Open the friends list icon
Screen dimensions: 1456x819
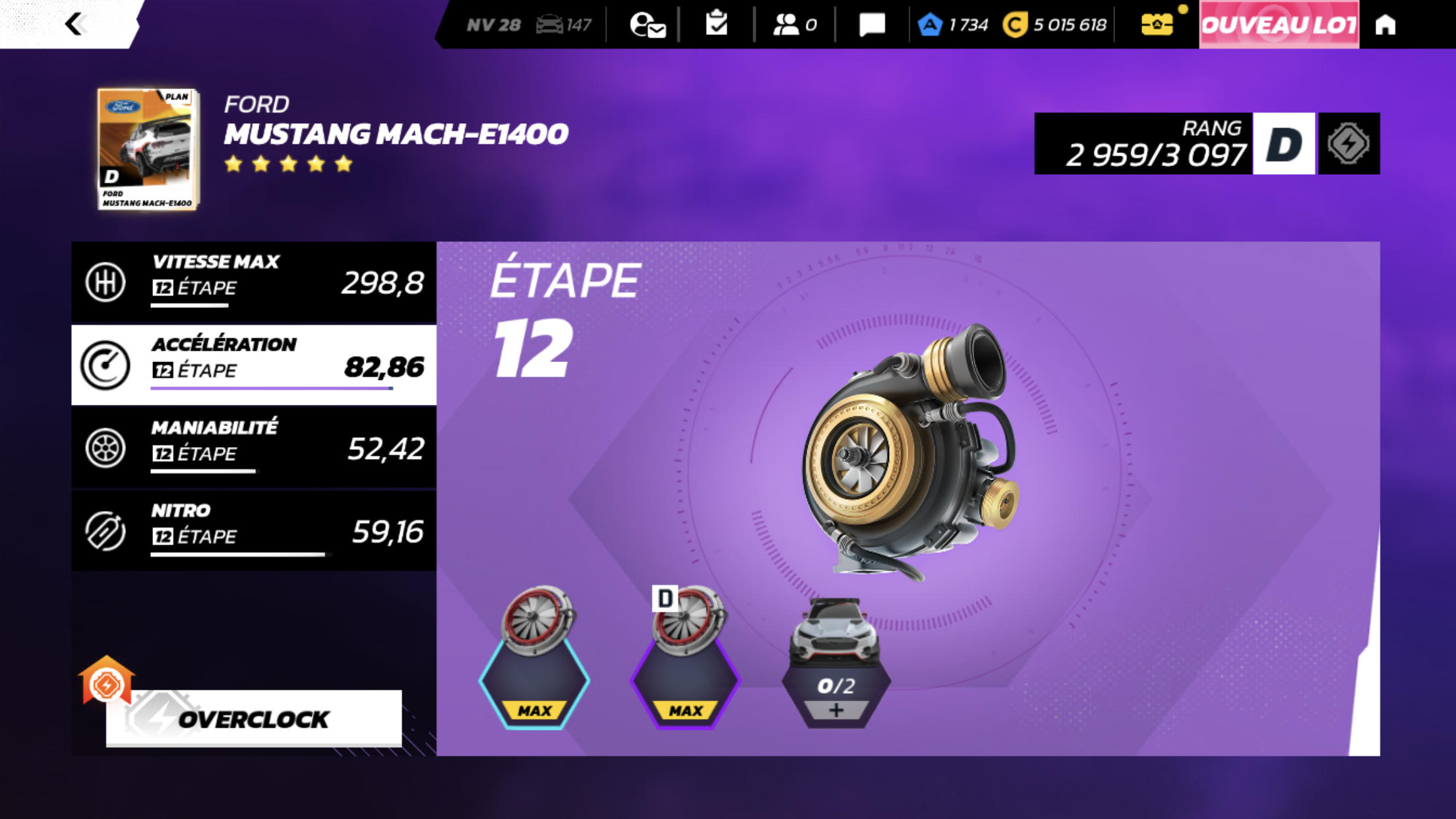pyautogui.click(x=794, y=25)
